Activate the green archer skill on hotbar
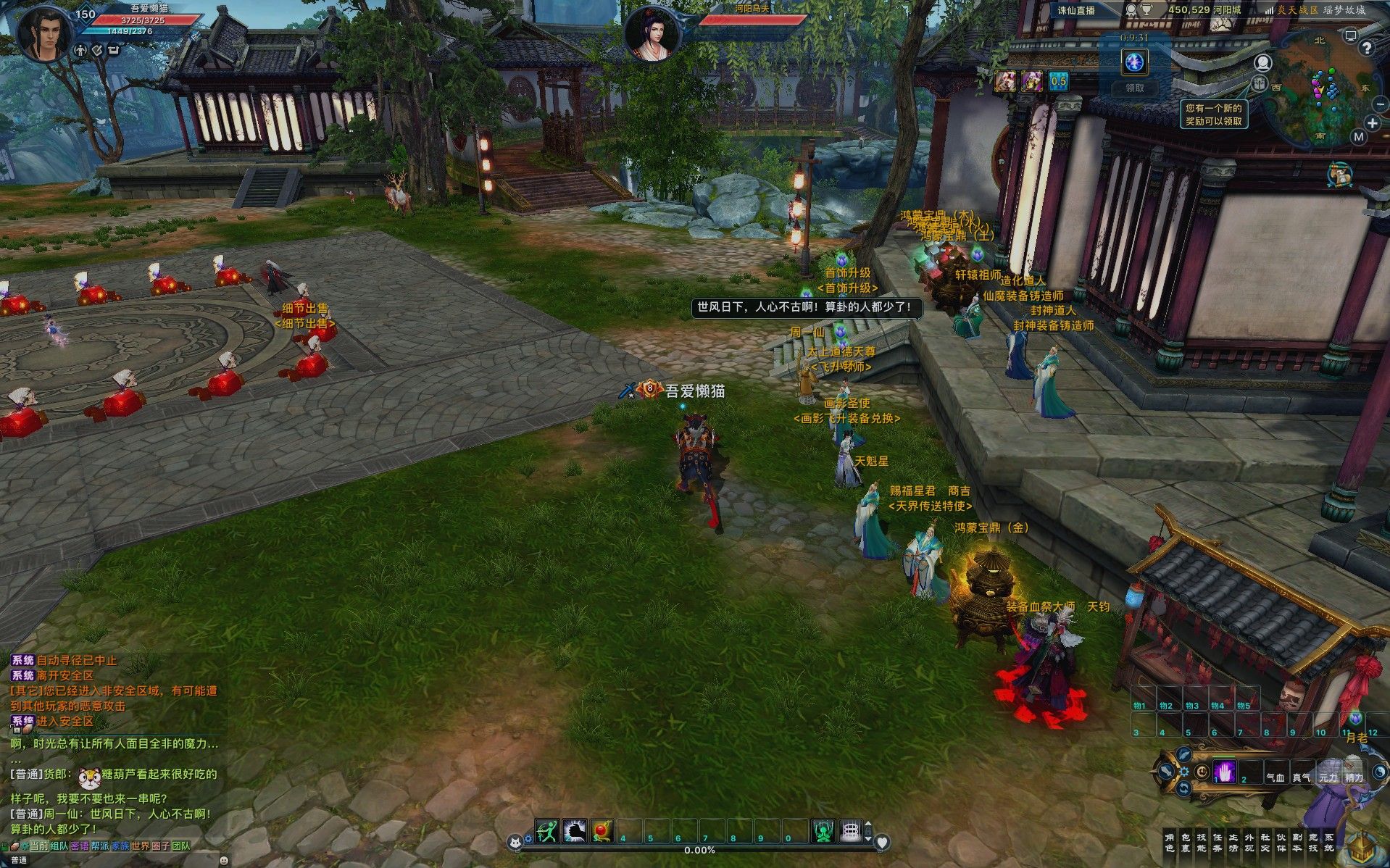 point(547,831)
